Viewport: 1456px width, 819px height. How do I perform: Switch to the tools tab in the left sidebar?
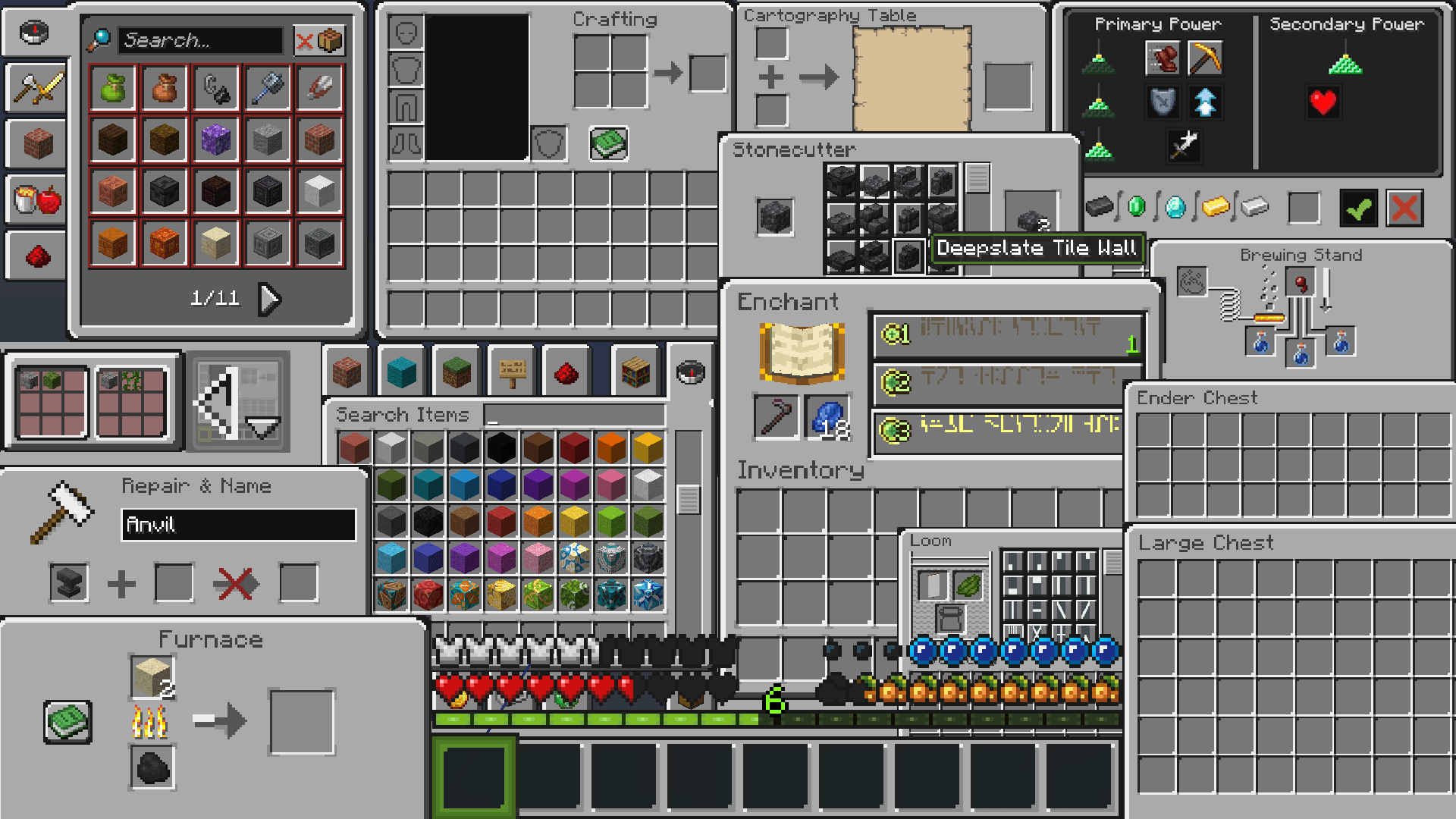coord(36,88)
